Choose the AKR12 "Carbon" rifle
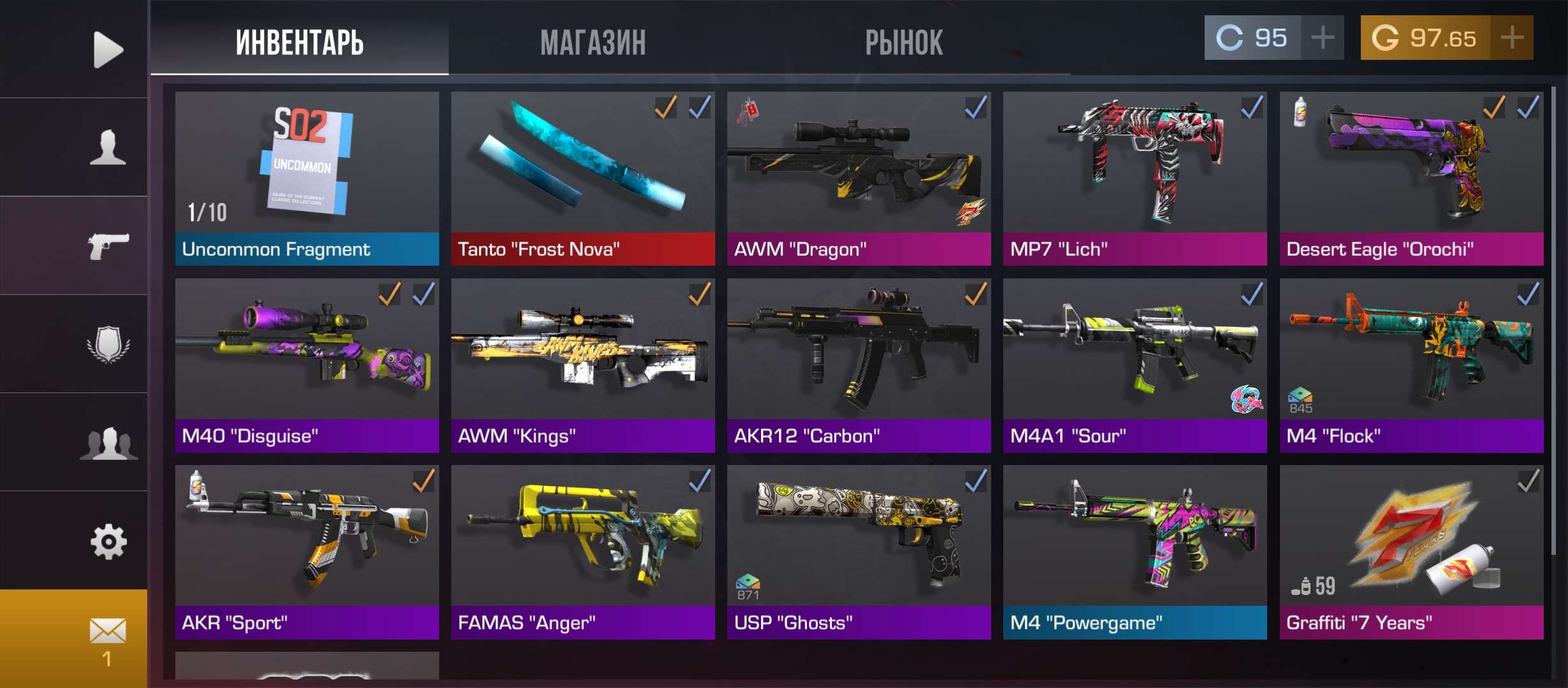This screenshot has width=1568, height=688. point(859,365)
